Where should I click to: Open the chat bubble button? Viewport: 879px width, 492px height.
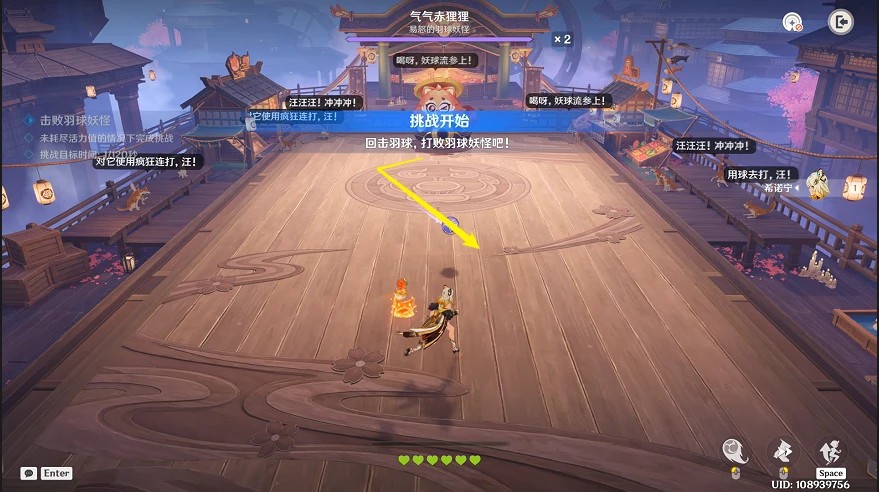tap(28, 473)
